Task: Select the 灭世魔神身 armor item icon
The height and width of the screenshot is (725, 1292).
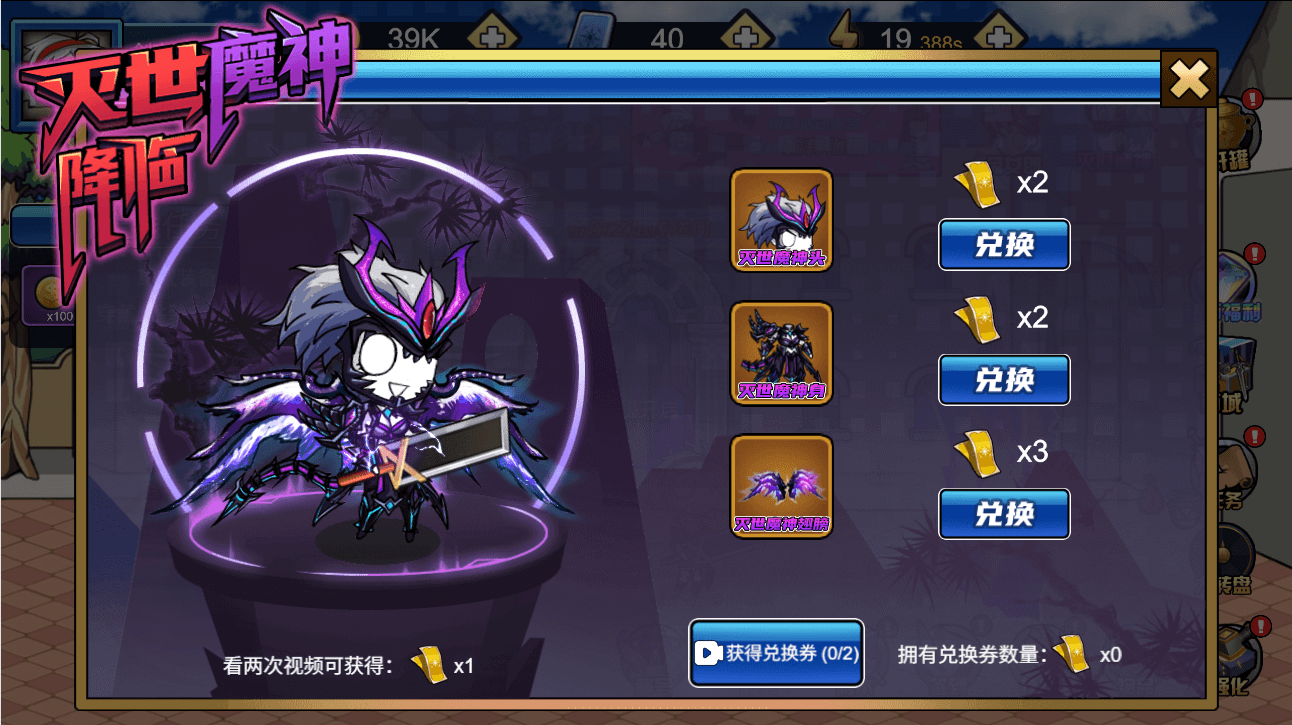Action: click(x=781, y=353)
